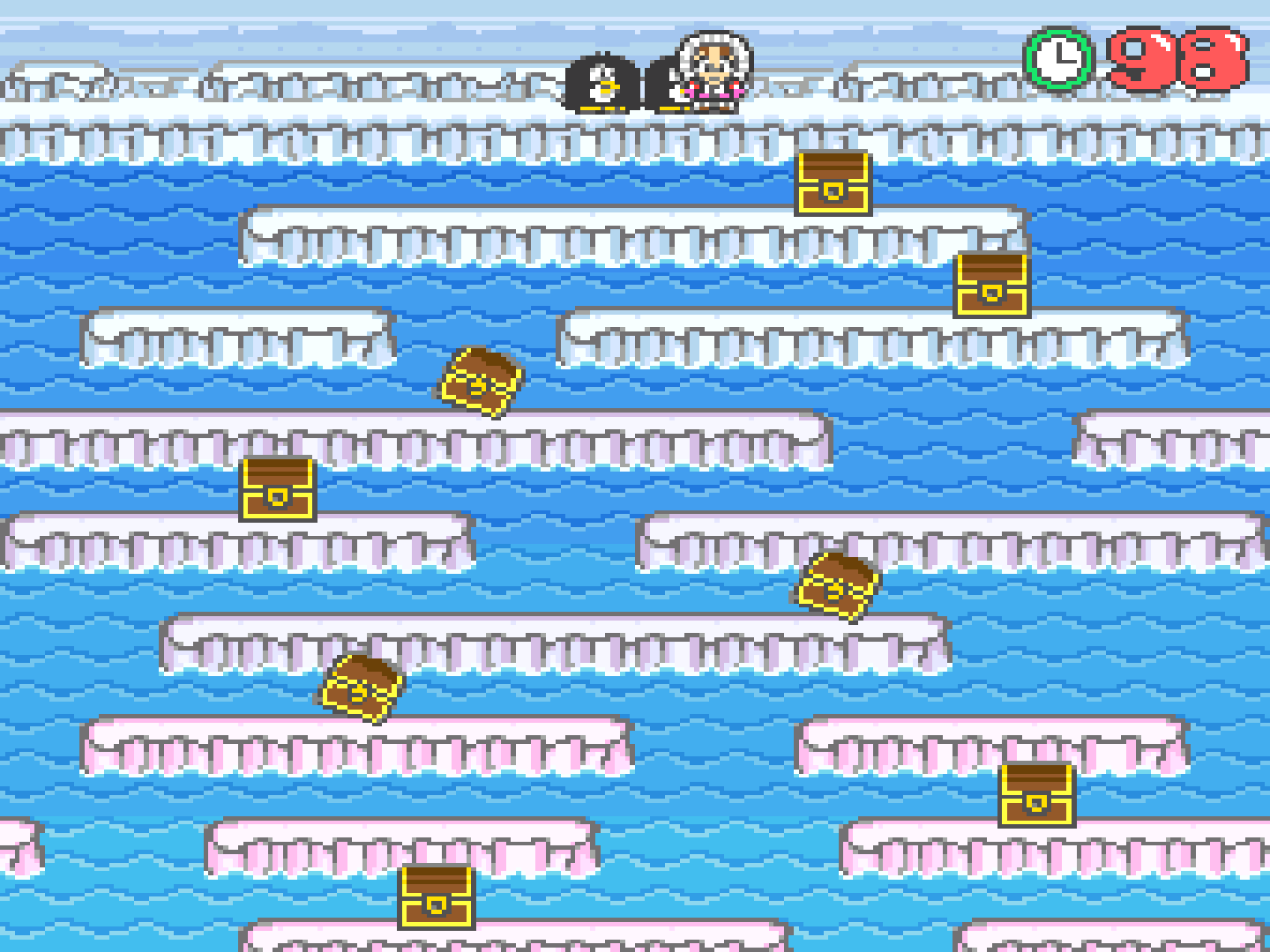
Task: Click the chest on the lower right platform
Action: 1036,794
